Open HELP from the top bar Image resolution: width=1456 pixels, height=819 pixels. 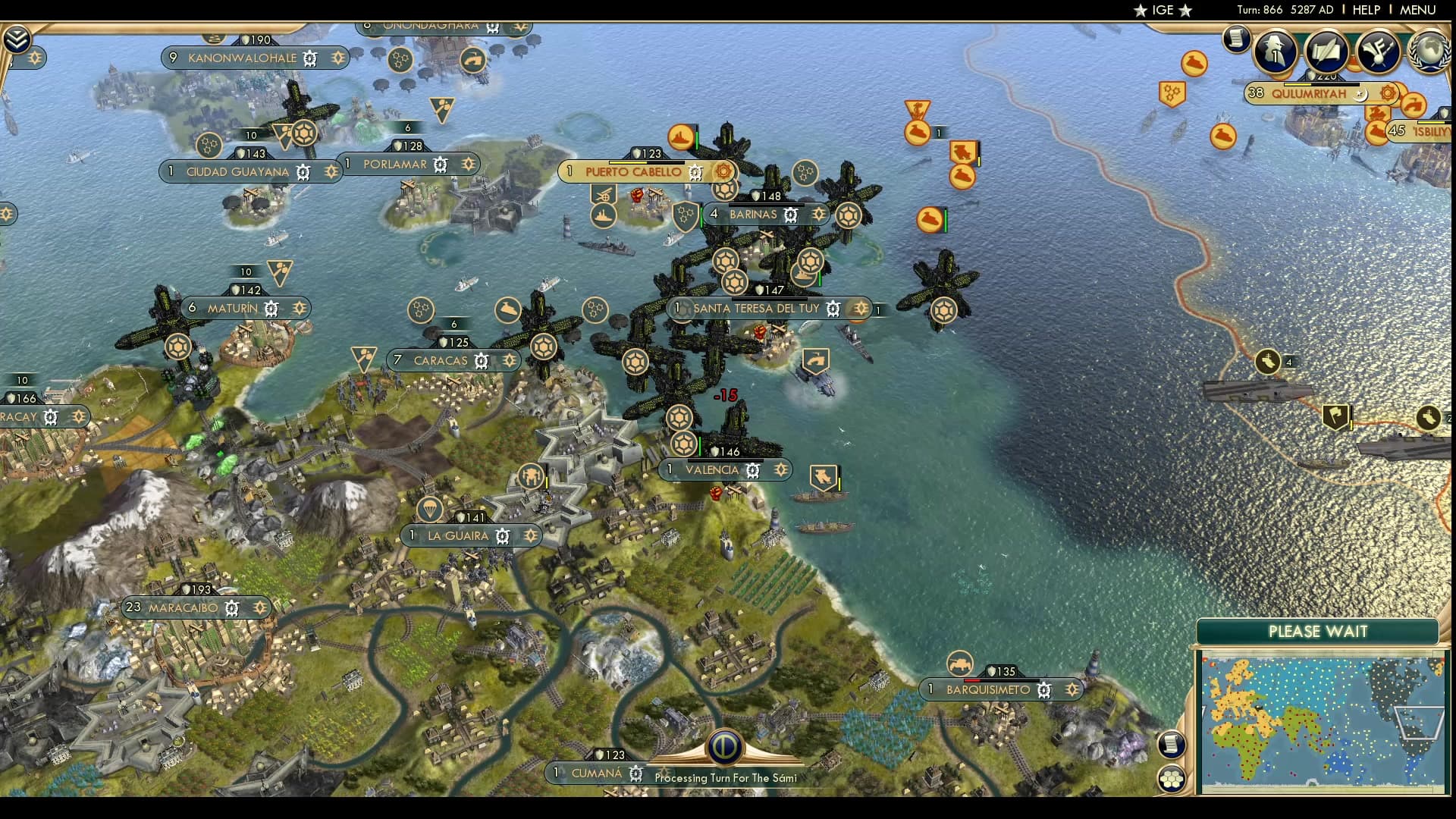point(1369,10)
